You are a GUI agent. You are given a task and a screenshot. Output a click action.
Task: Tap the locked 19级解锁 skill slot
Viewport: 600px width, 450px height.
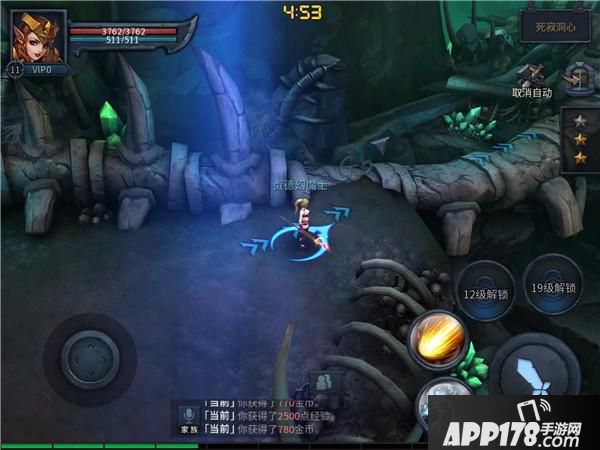click(552, 287)
